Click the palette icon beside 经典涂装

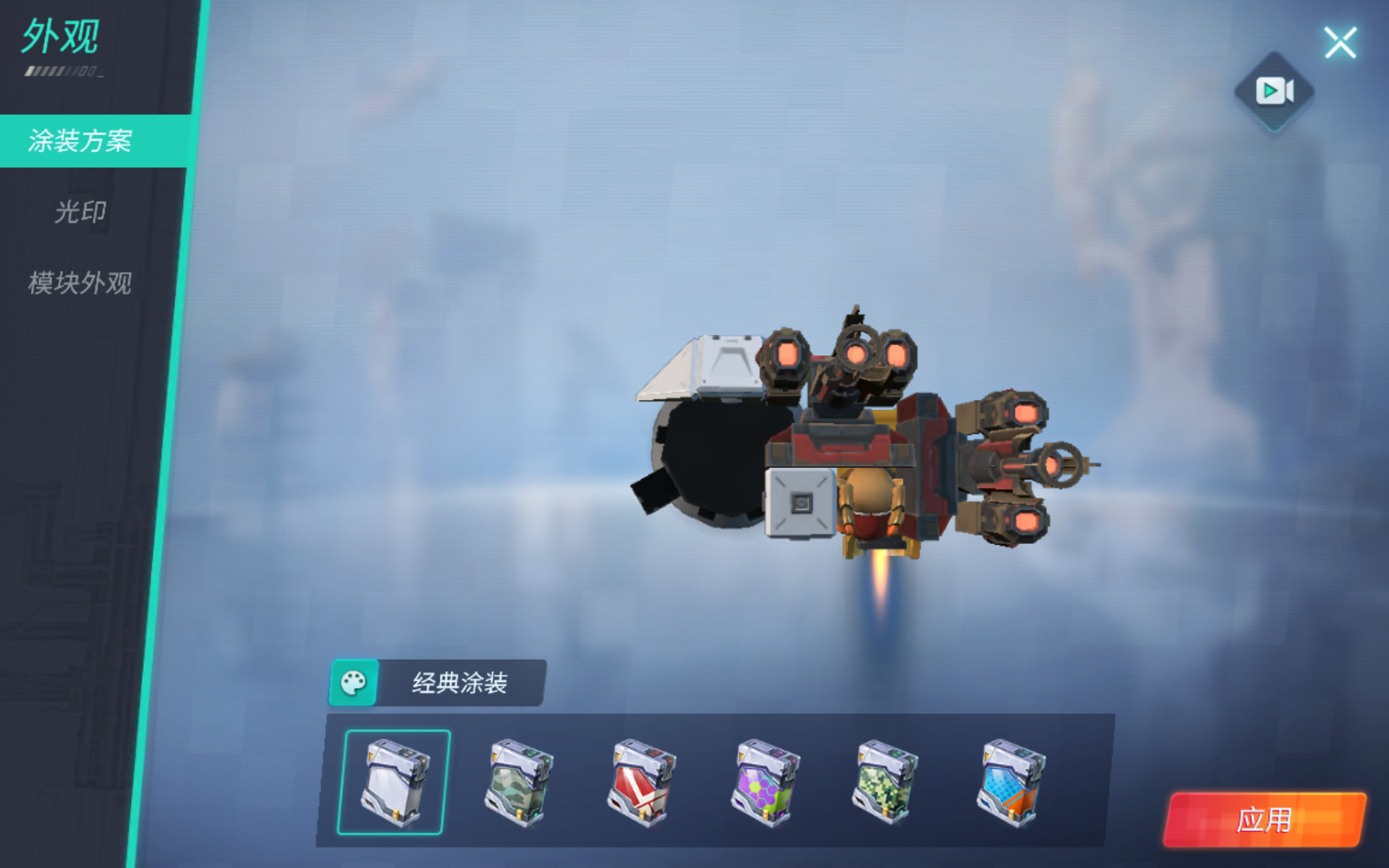click(x=354, y=681)
